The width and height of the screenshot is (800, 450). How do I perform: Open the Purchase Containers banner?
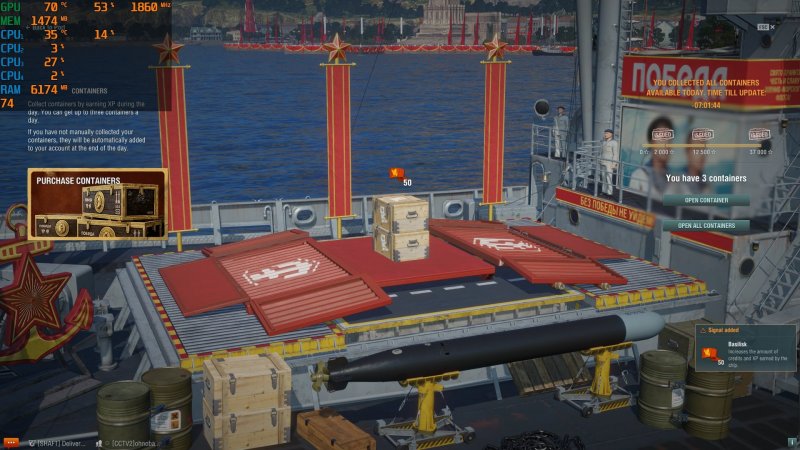97,204
